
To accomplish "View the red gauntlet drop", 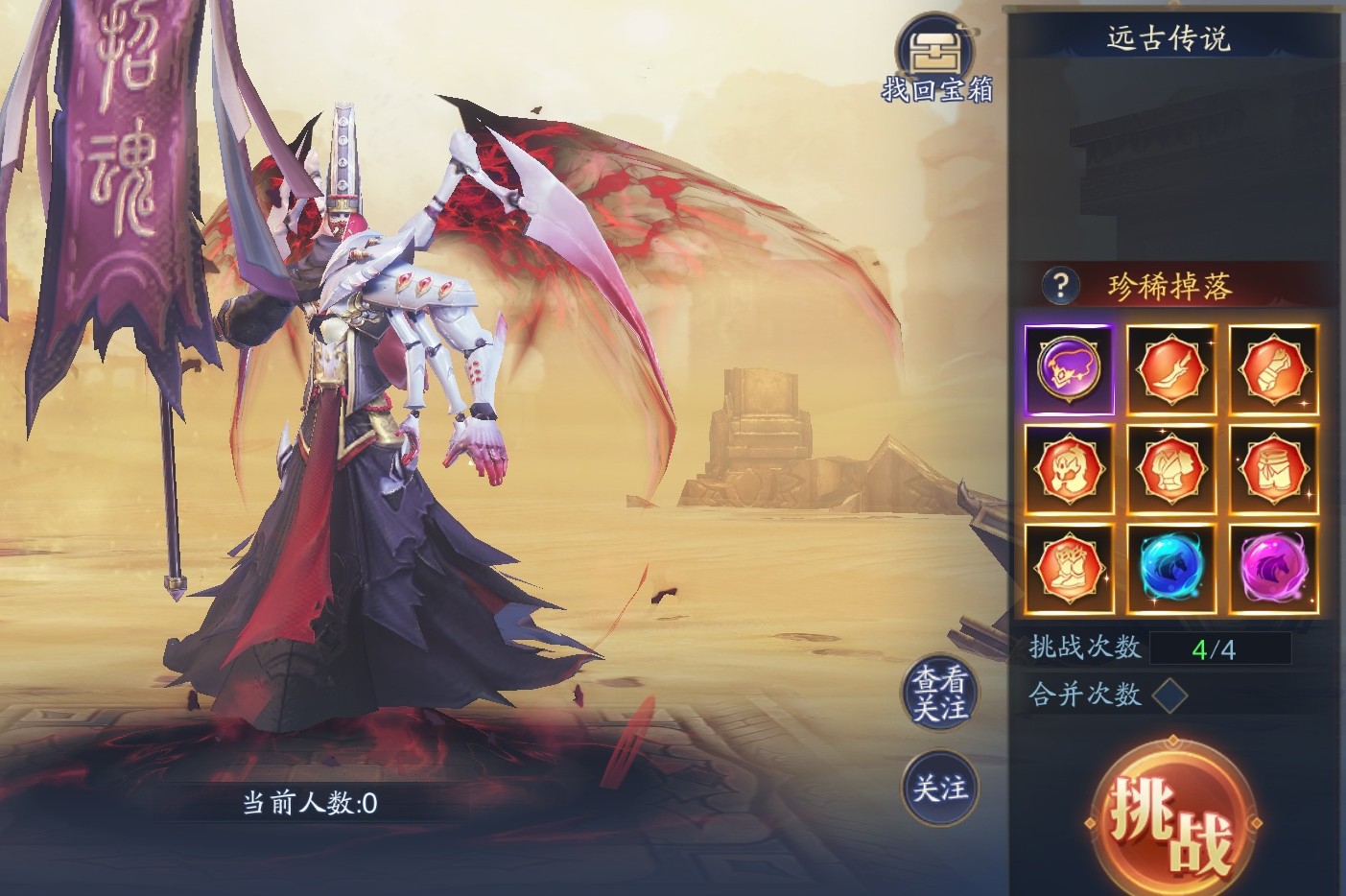I will click(x=1273, y=369).
